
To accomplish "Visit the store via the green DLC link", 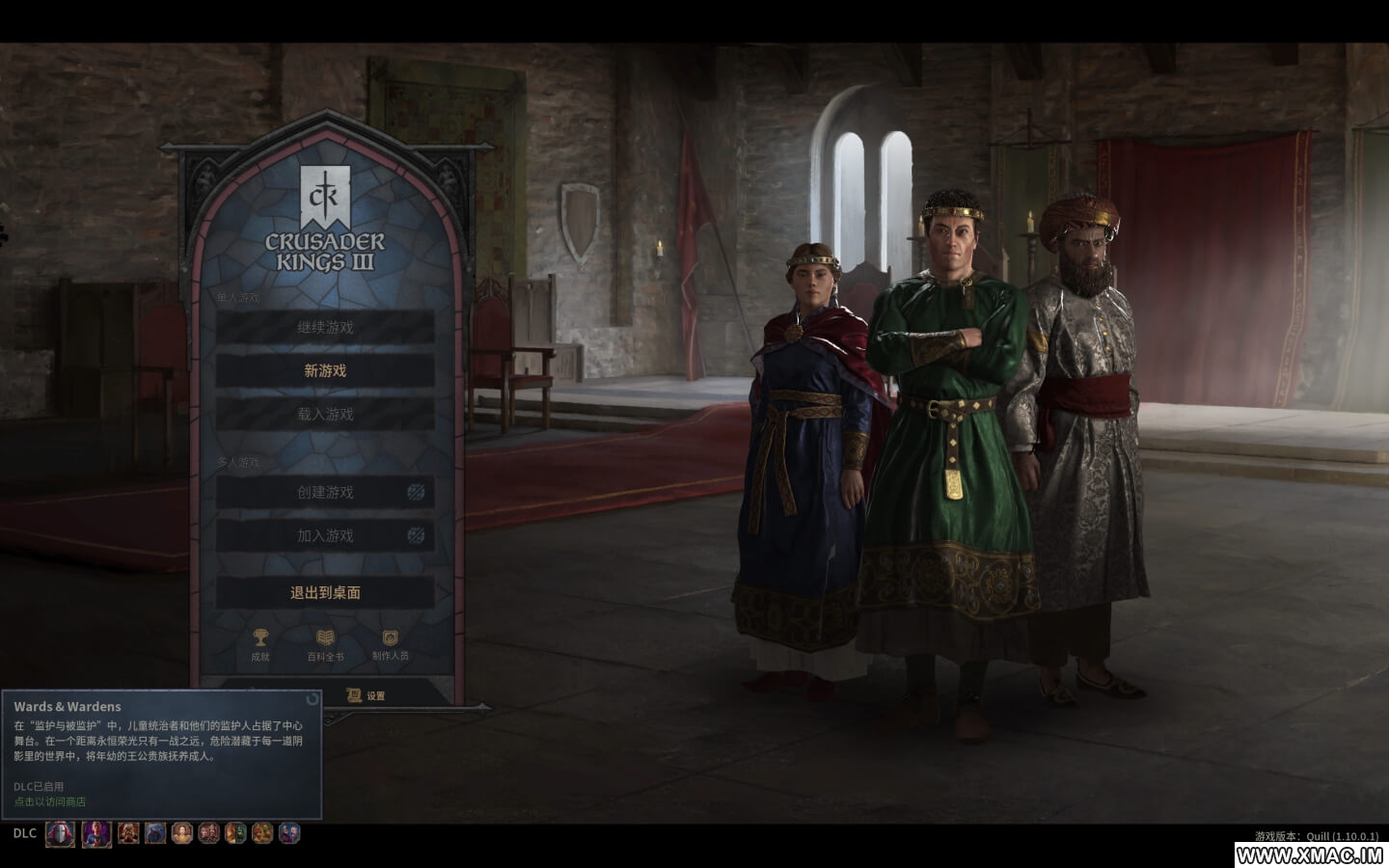I will coord(50,801).
